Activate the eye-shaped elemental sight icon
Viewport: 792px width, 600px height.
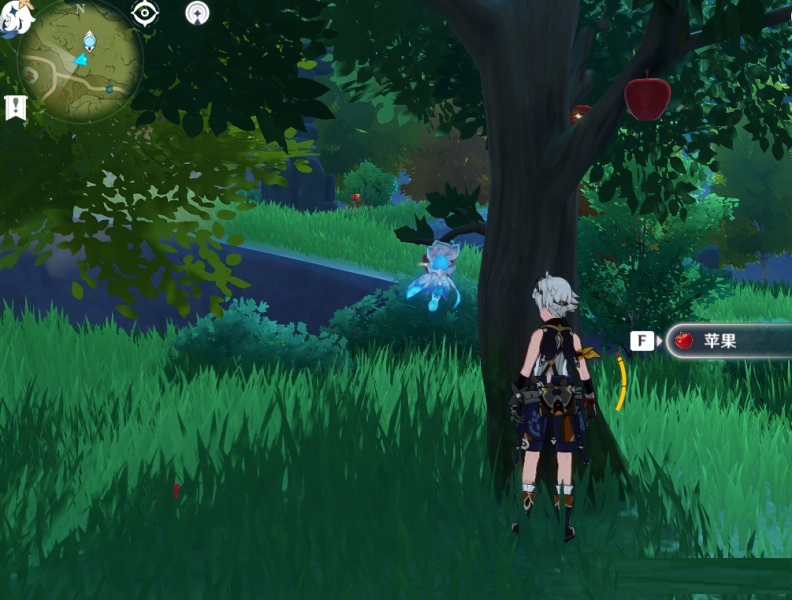[146, 13]
